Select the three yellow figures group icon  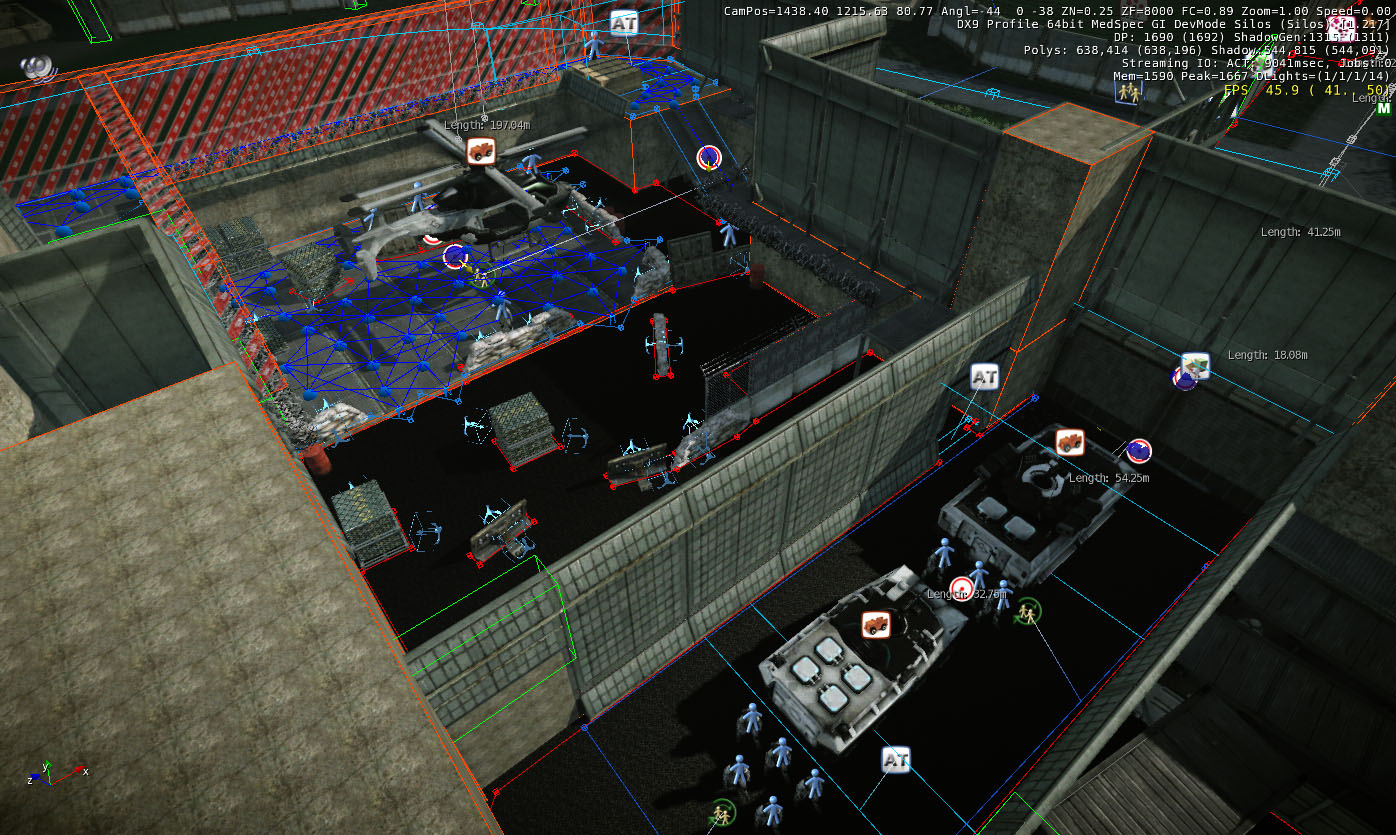pos(1129,92)
